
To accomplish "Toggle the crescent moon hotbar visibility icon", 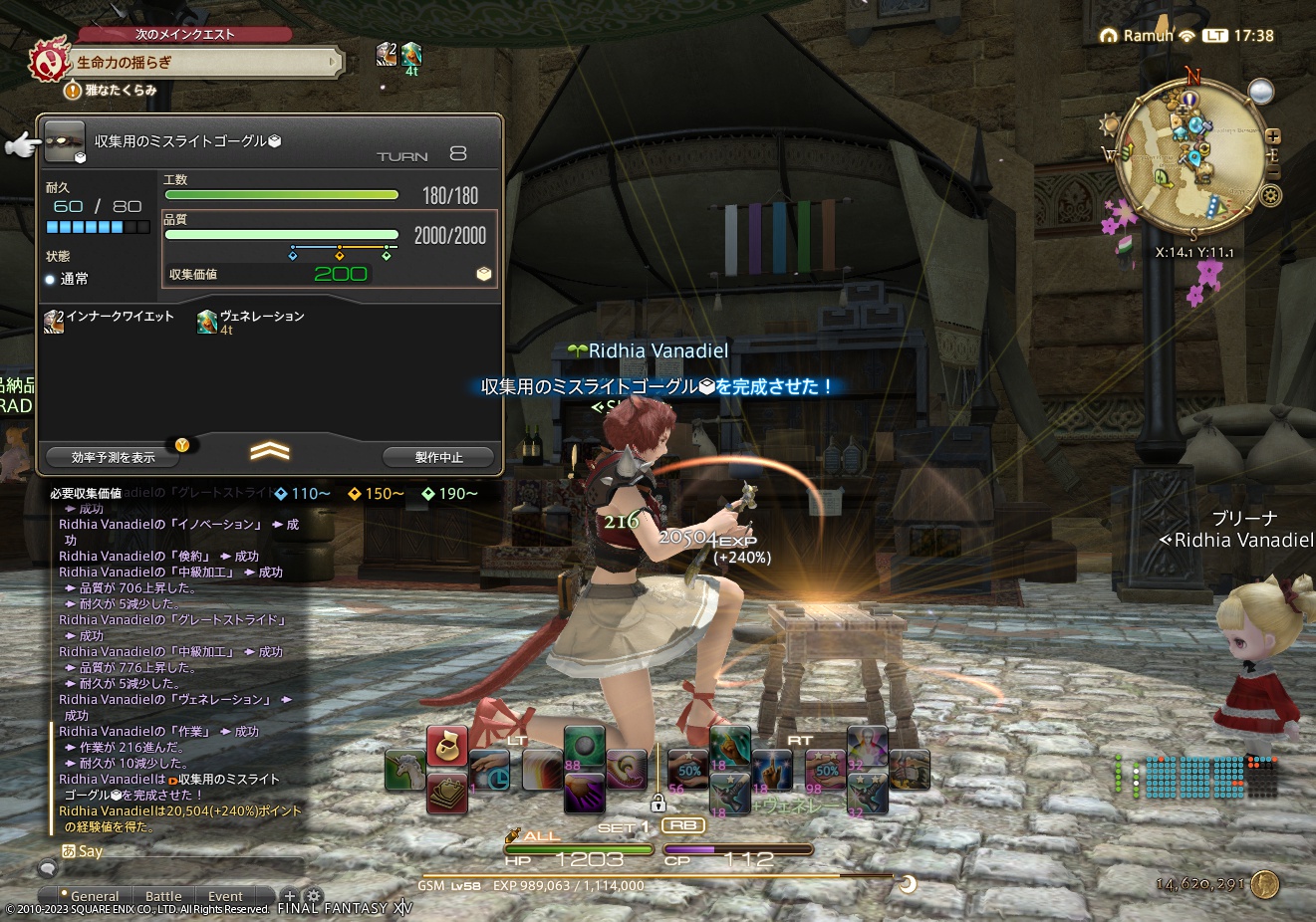I will pos(907,883).
